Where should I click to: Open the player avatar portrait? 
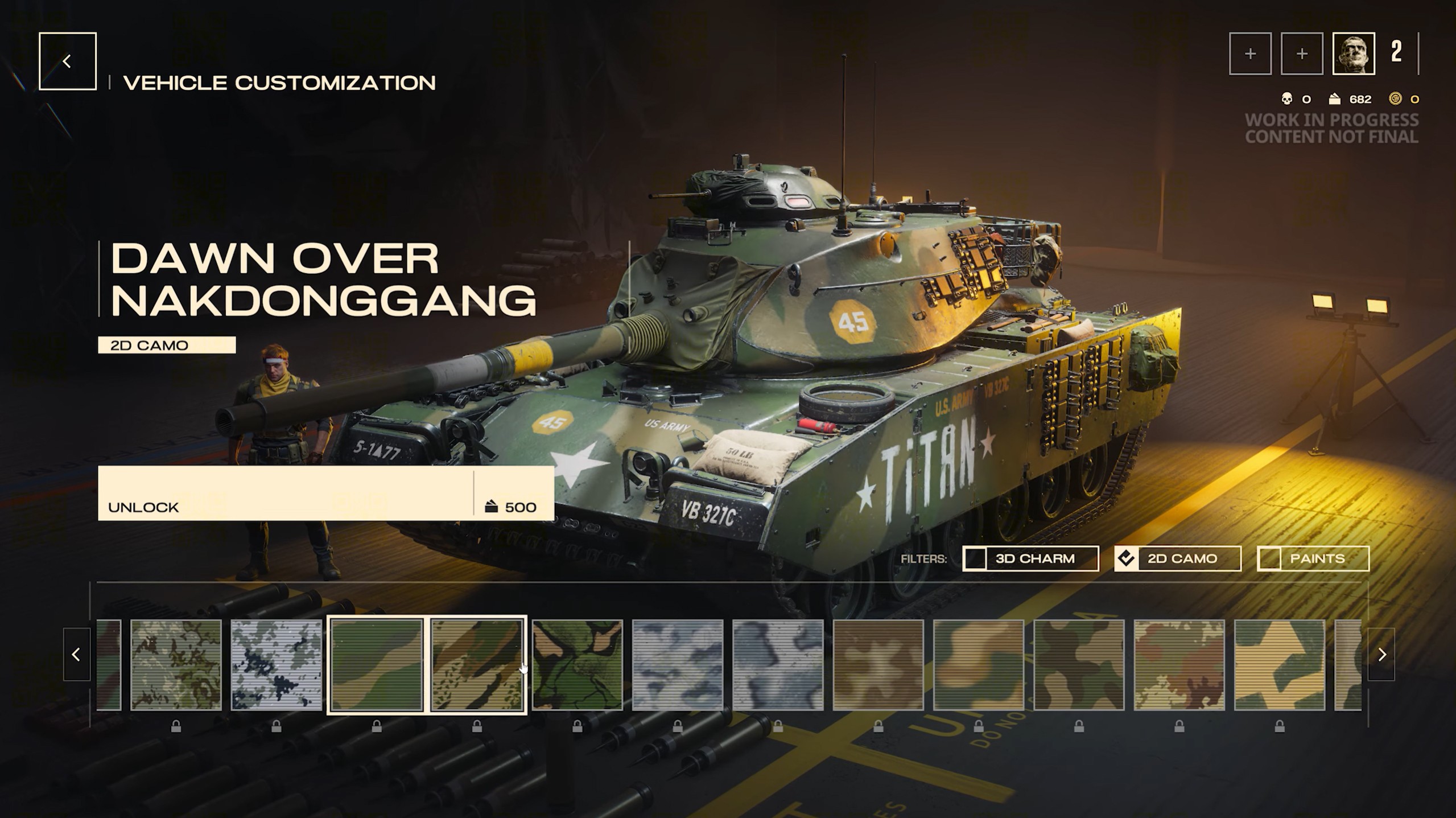pyautogui.click(x=1354, y=54)
